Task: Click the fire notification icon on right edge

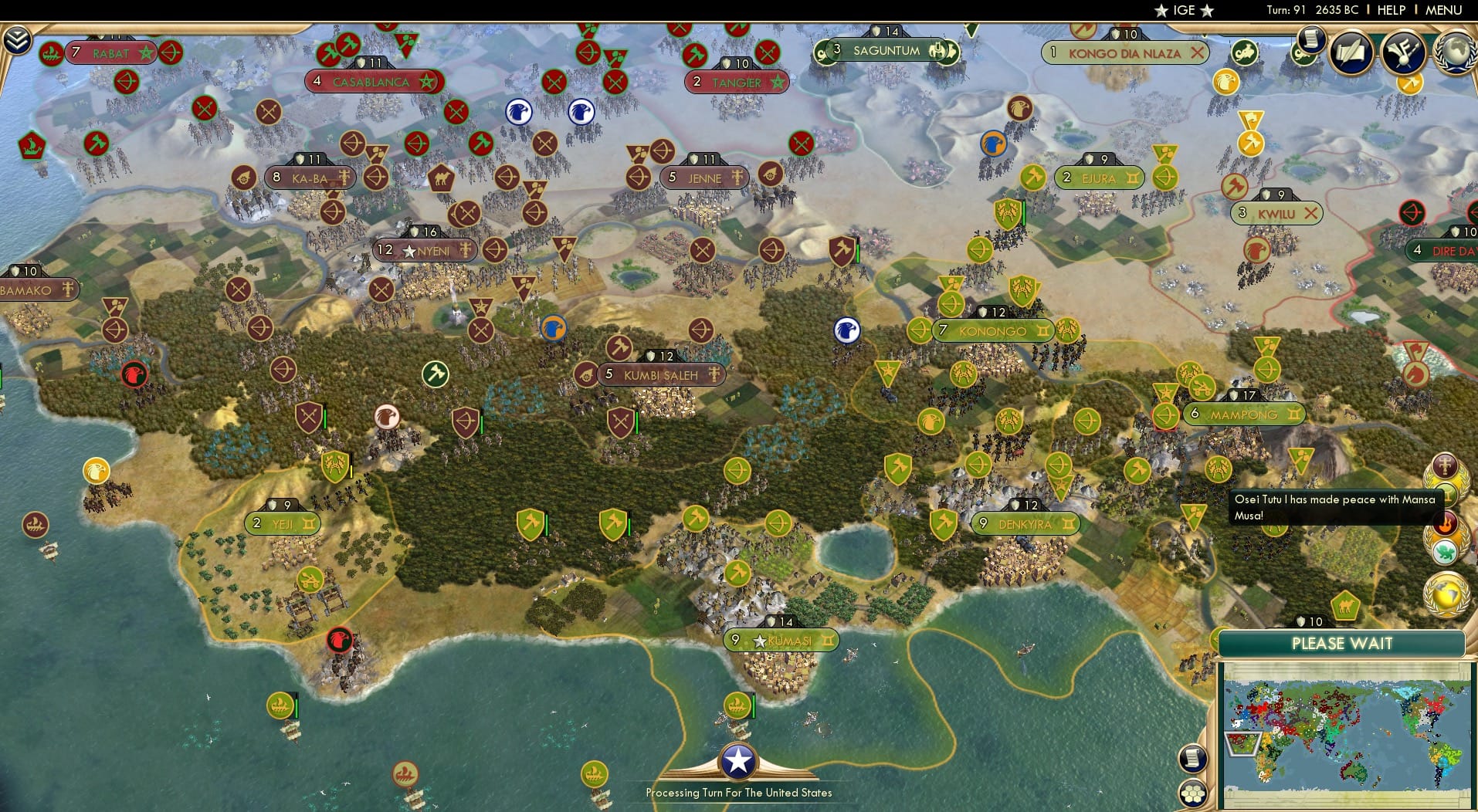Action: 1445,523
